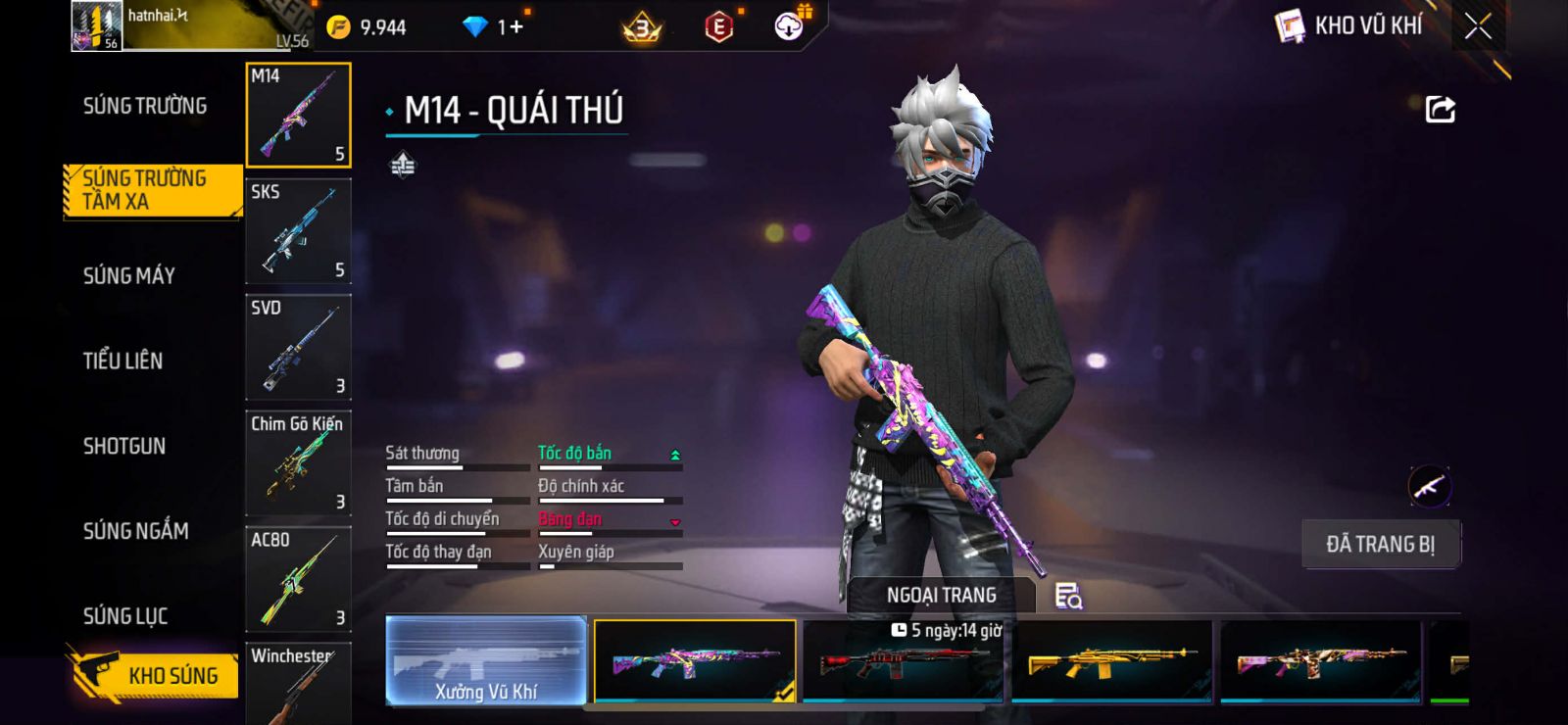Open the Ngoại Trang tab
Screen dimensions: 1568x725
coord(941,595)
